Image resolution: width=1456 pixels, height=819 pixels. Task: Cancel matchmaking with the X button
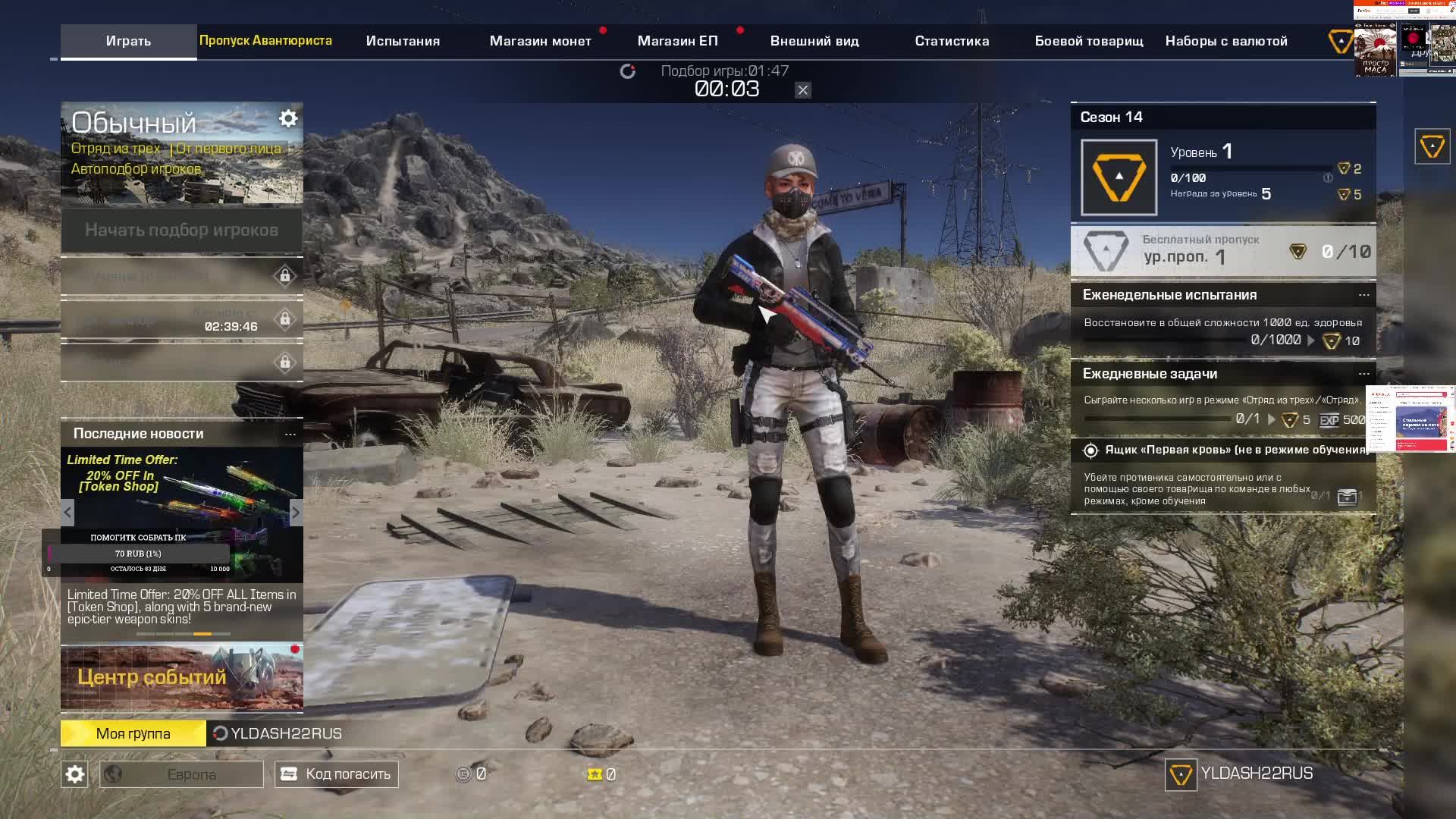[x=802, y=90]
